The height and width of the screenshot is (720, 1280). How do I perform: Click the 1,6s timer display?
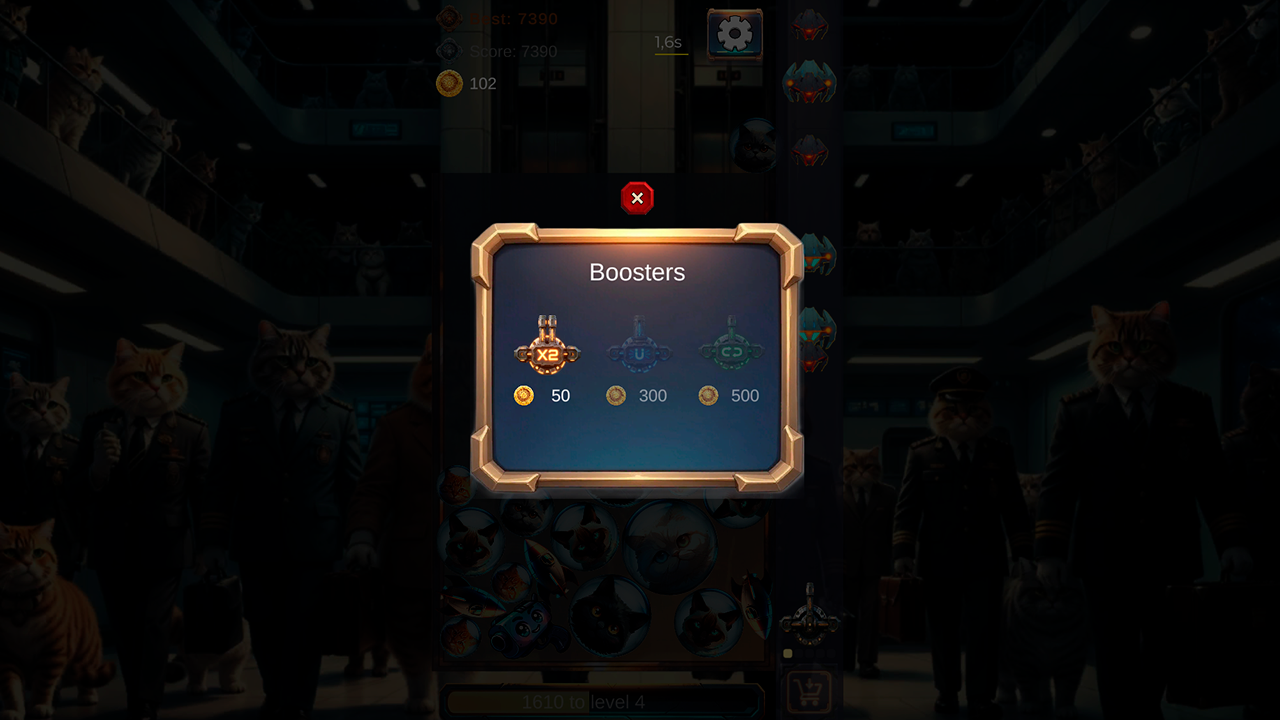(667, 43)
